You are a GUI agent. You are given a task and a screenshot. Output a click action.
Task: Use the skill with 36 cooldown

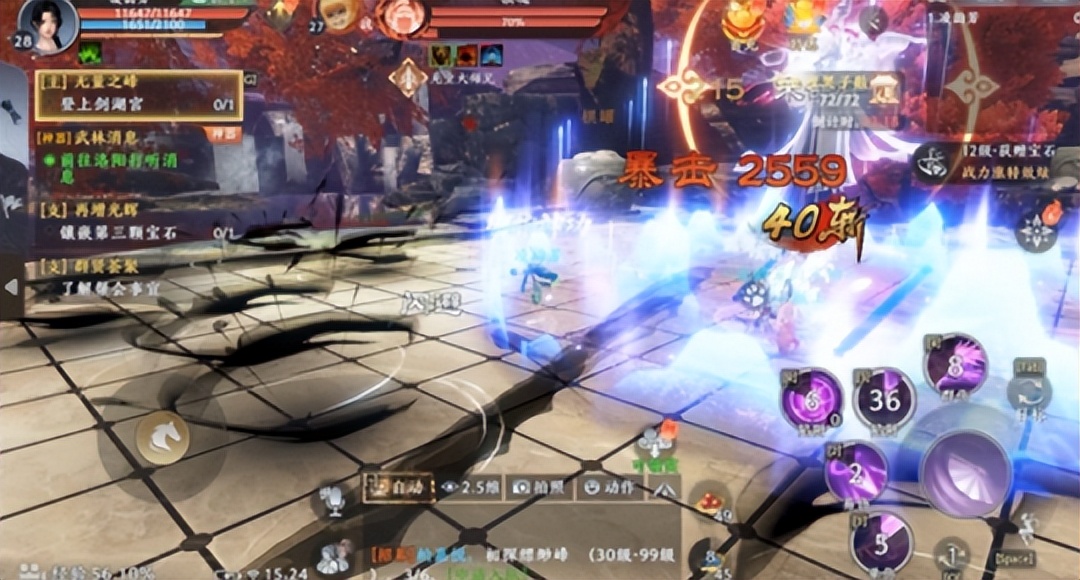[884, 399]
